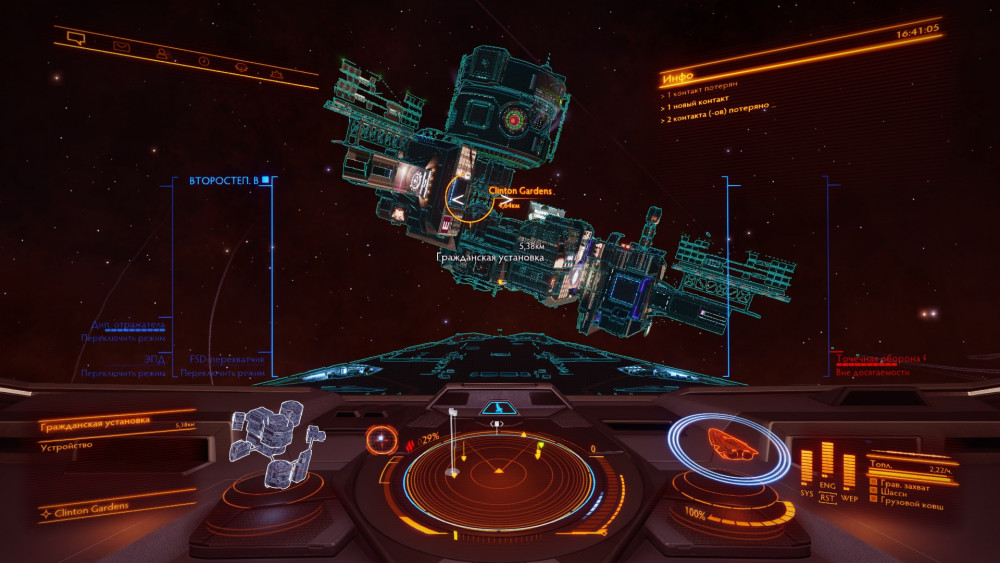Screen dimensions: 1000x563
Task: Open the chat speech-bubble comms tab
Action: pyautogui.click(x=75, y=38)
